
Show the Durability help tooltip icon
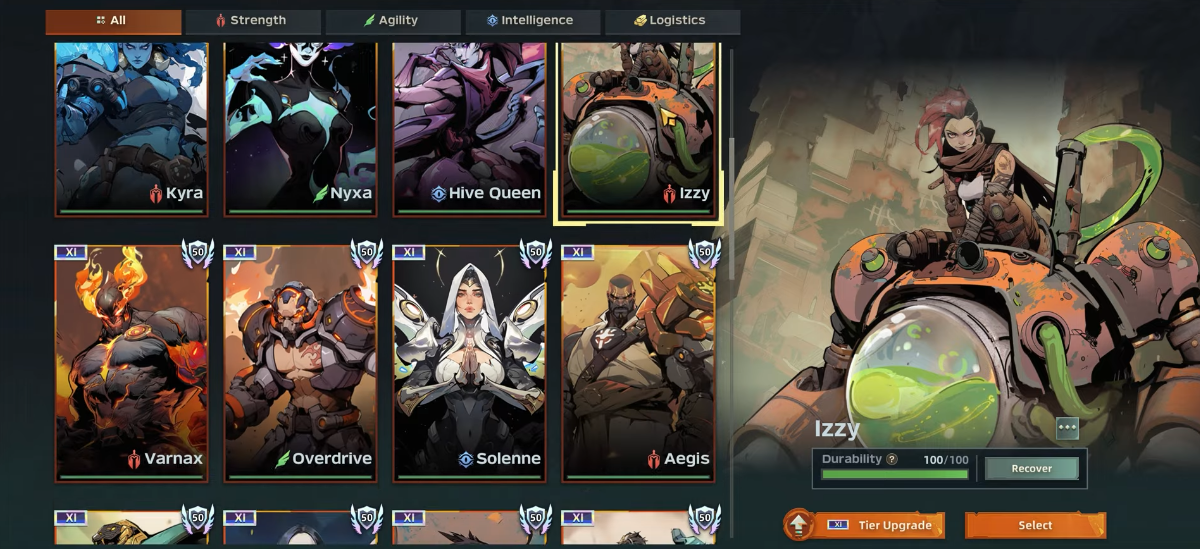tap(892, 459)
